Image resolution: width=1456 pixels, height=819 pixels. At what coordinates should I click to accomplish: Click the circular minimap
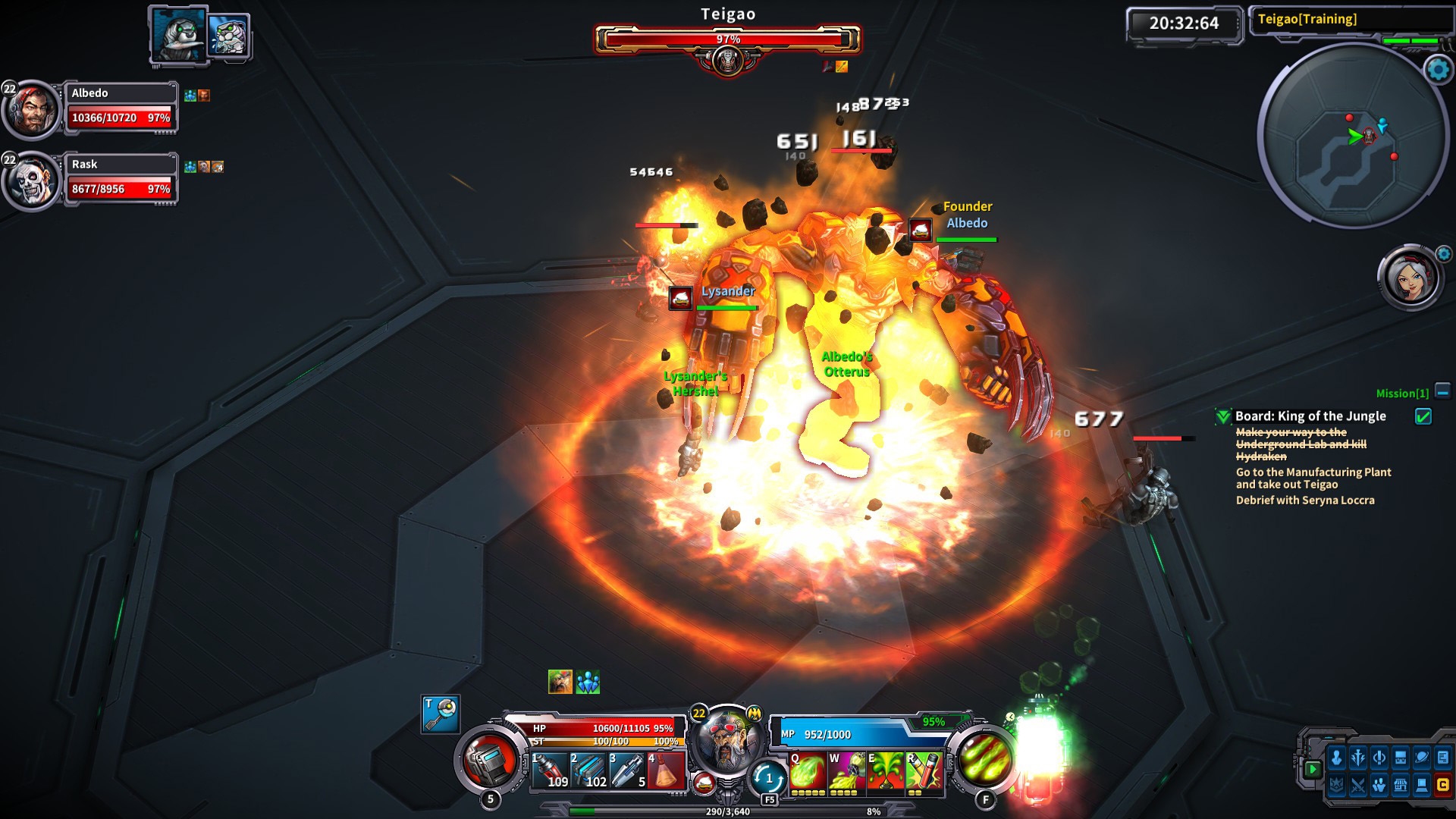point(1353,136)
